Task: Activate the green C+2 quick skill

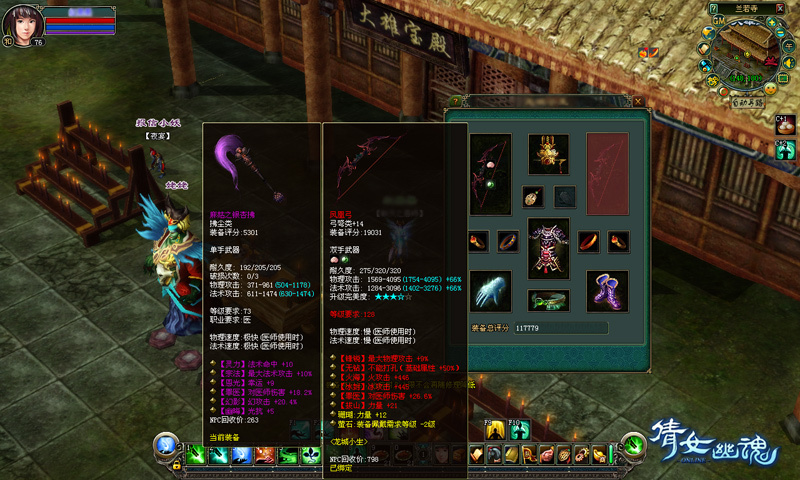Action: 785,150
